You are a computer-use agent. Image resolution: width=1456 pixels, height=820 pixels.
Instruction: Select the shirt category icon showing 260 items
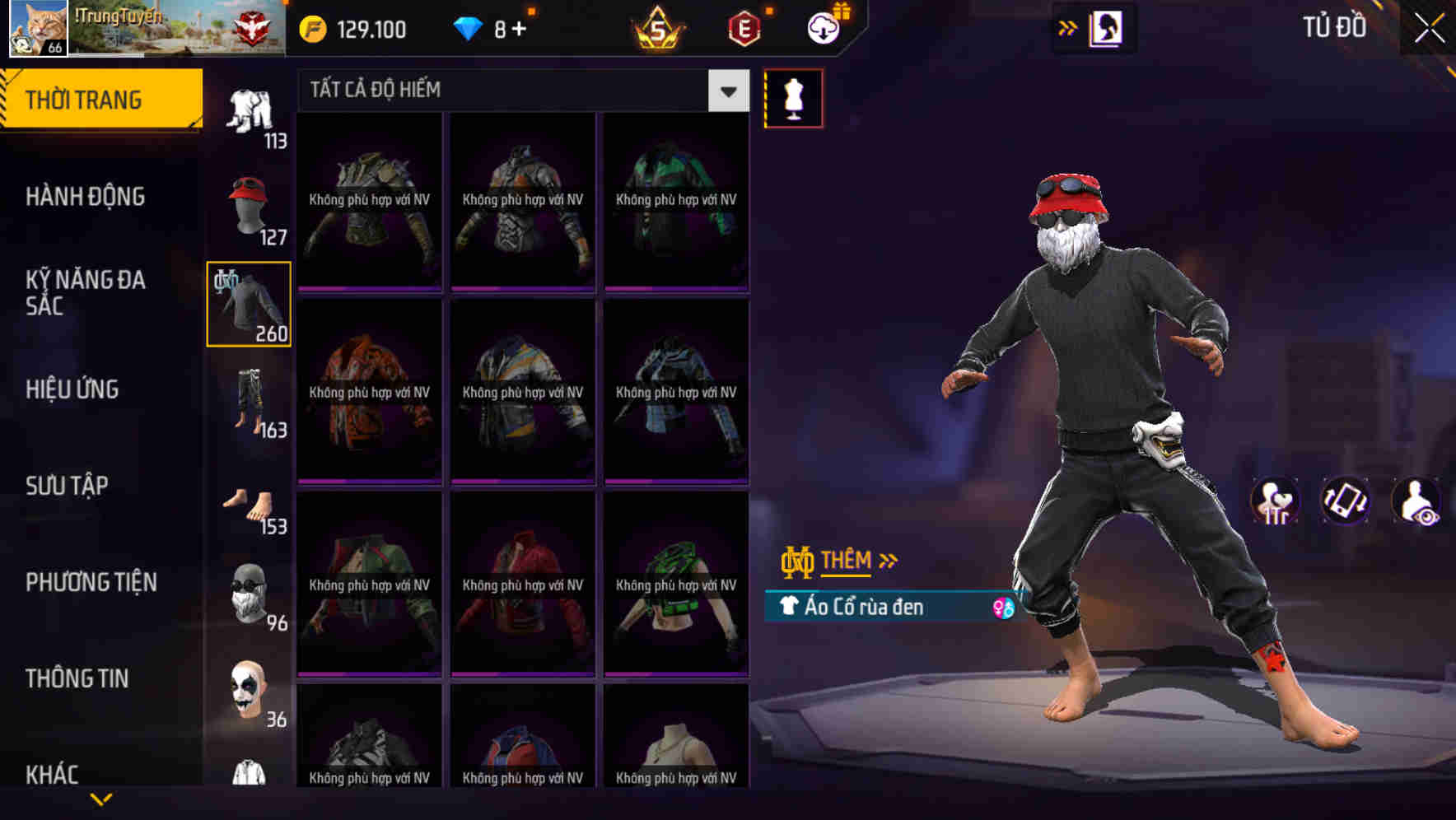point(249,303)
